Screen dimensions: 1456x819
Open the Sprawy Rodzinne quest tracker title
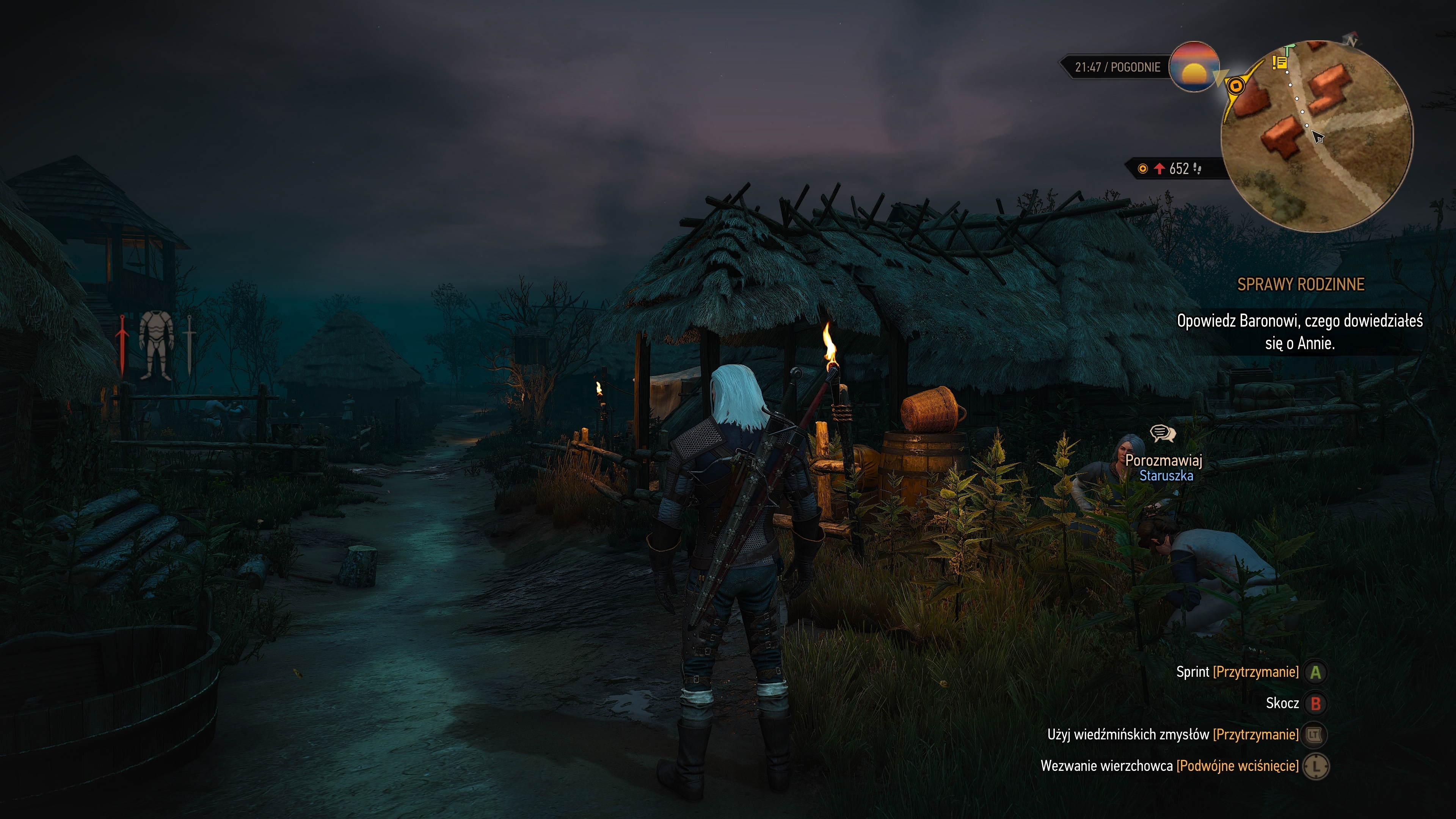tap(1301, 284)
